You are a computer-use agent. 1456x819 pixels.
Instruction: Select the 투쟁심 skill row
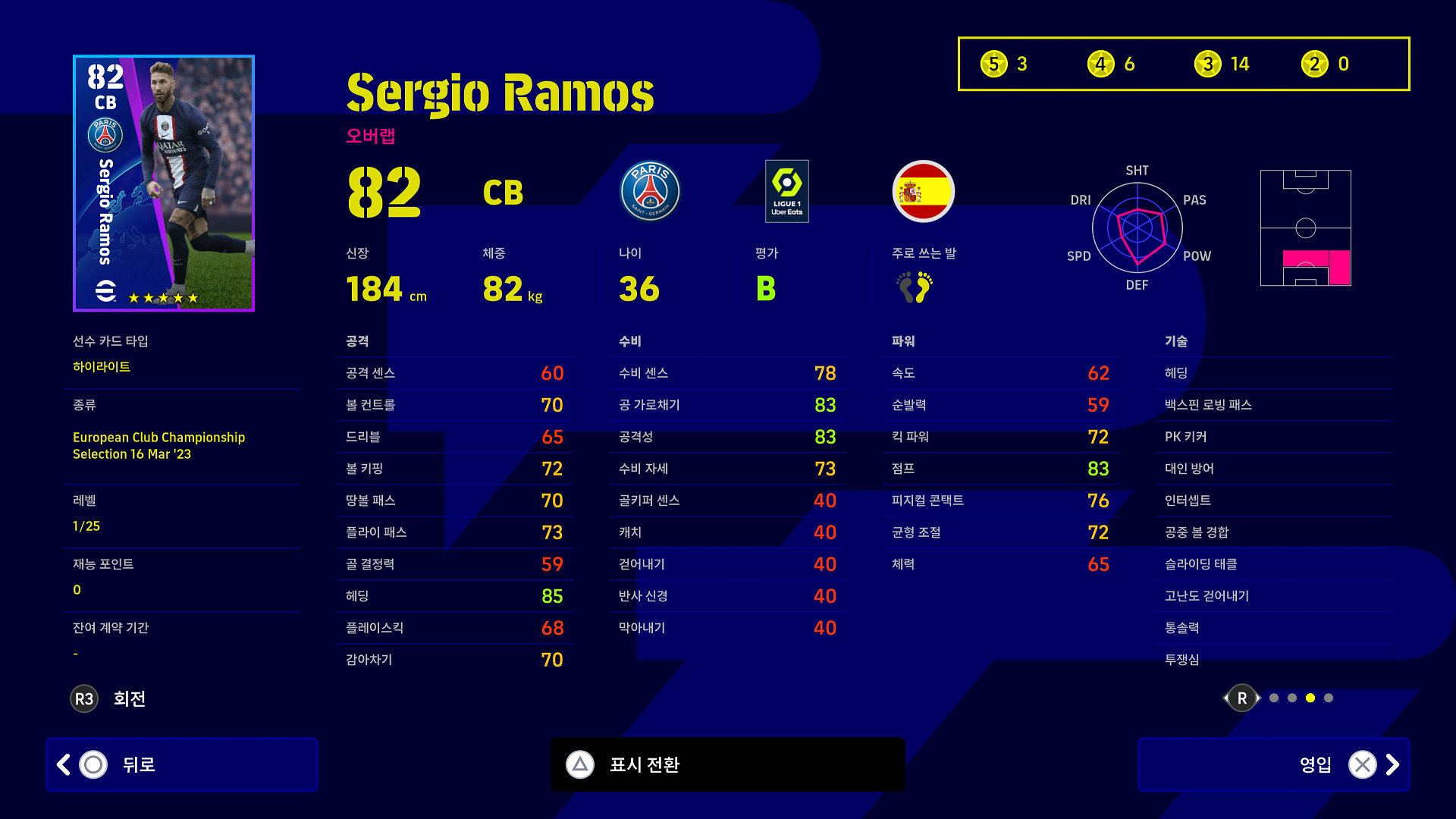(x=1279, y=660)
